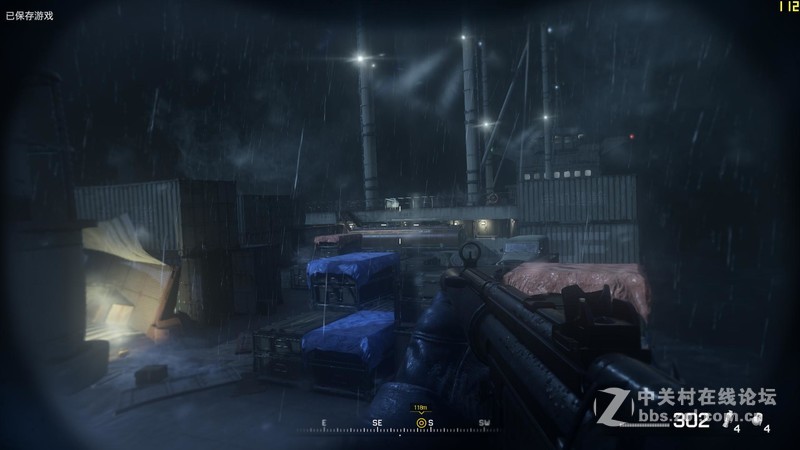The height and width of the screenshot is (450, 800).
Task: Select the flashbang grenade icon
Action: 729,418
